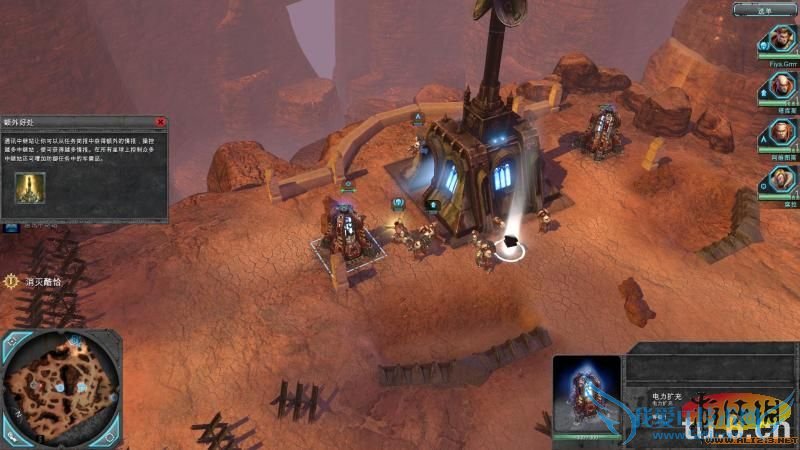Image resolution: width=800 pixels, height=450 pixels.
Task: Open the 选单 menu button
Action: 765,9
